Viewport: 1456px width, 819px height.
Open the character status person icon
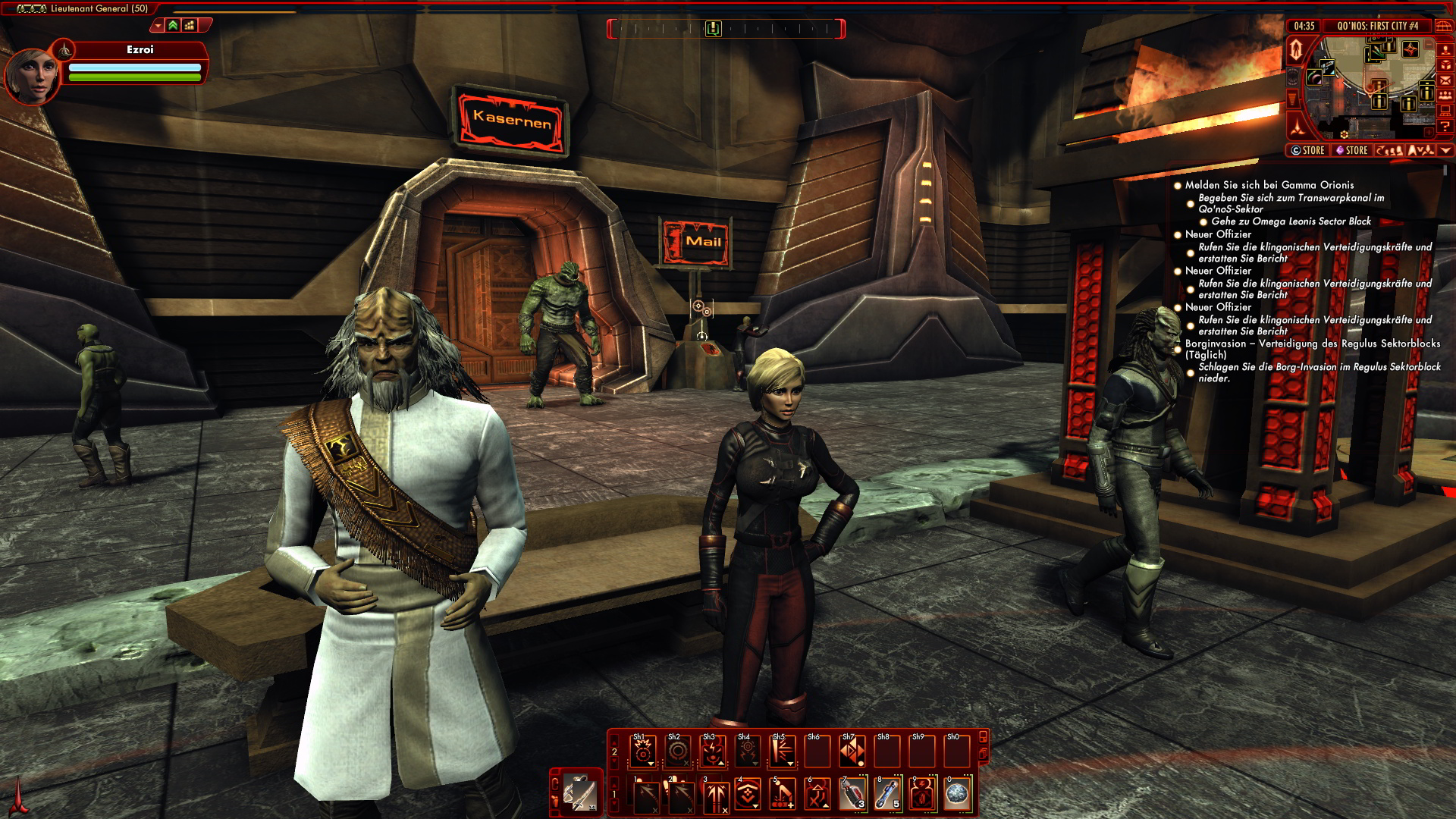coord(1445,49)
